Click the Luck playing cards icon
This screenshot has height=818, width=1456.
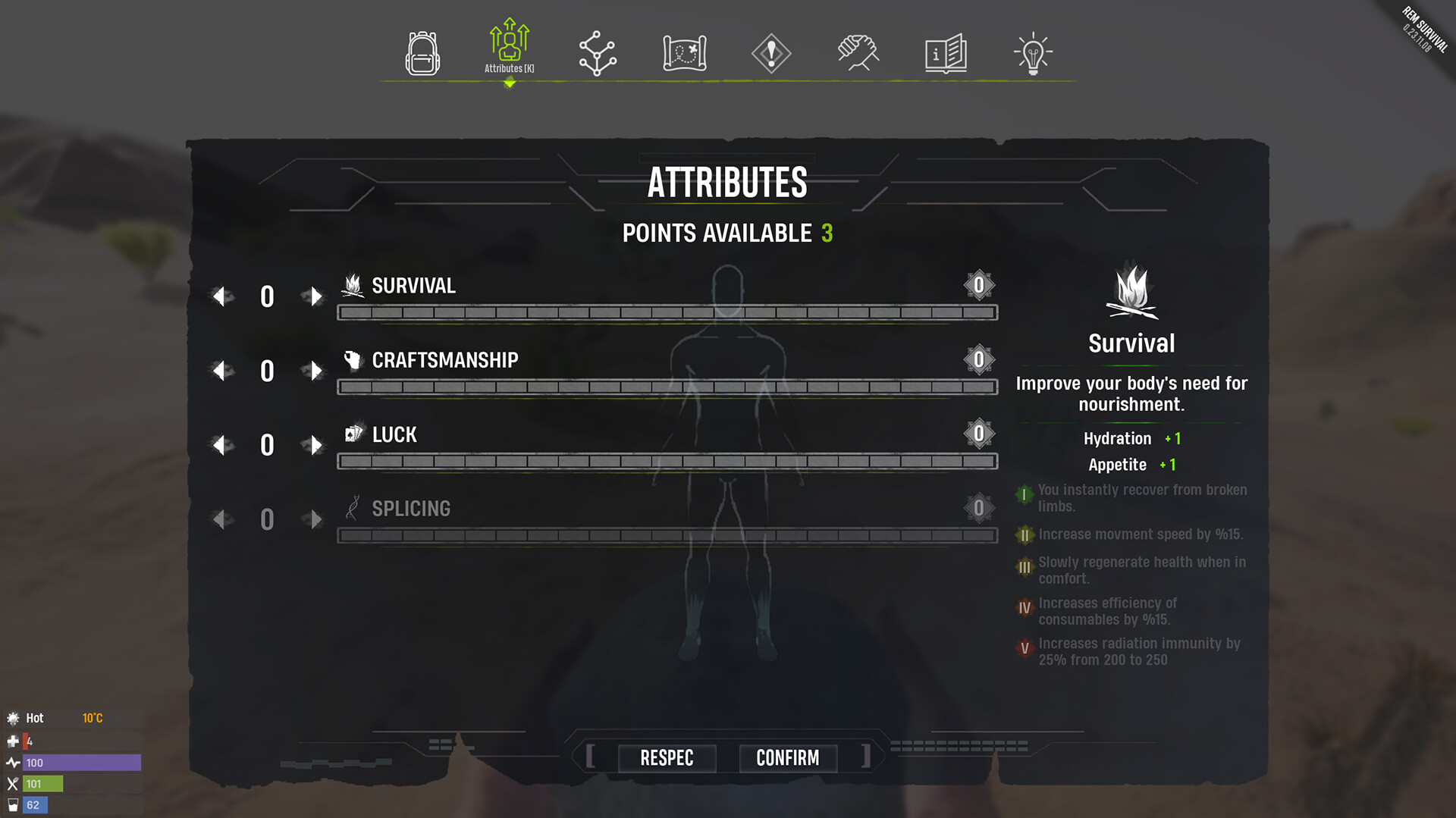(x=353, y=433)
